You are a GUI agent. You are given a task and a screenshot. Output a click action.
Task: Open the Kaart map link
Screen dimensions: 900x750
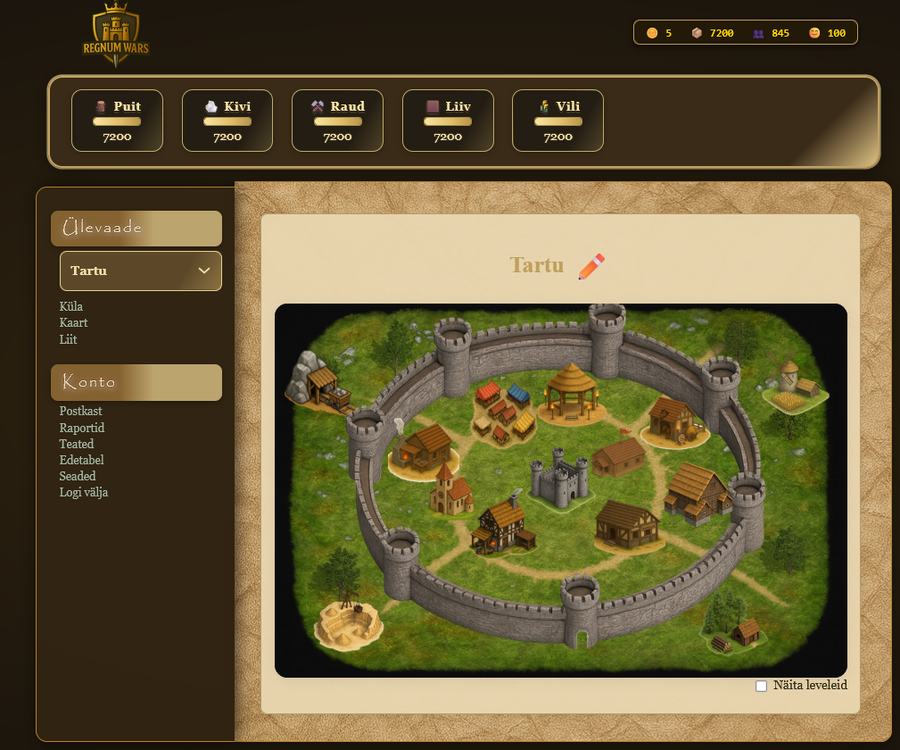point(74,323)
